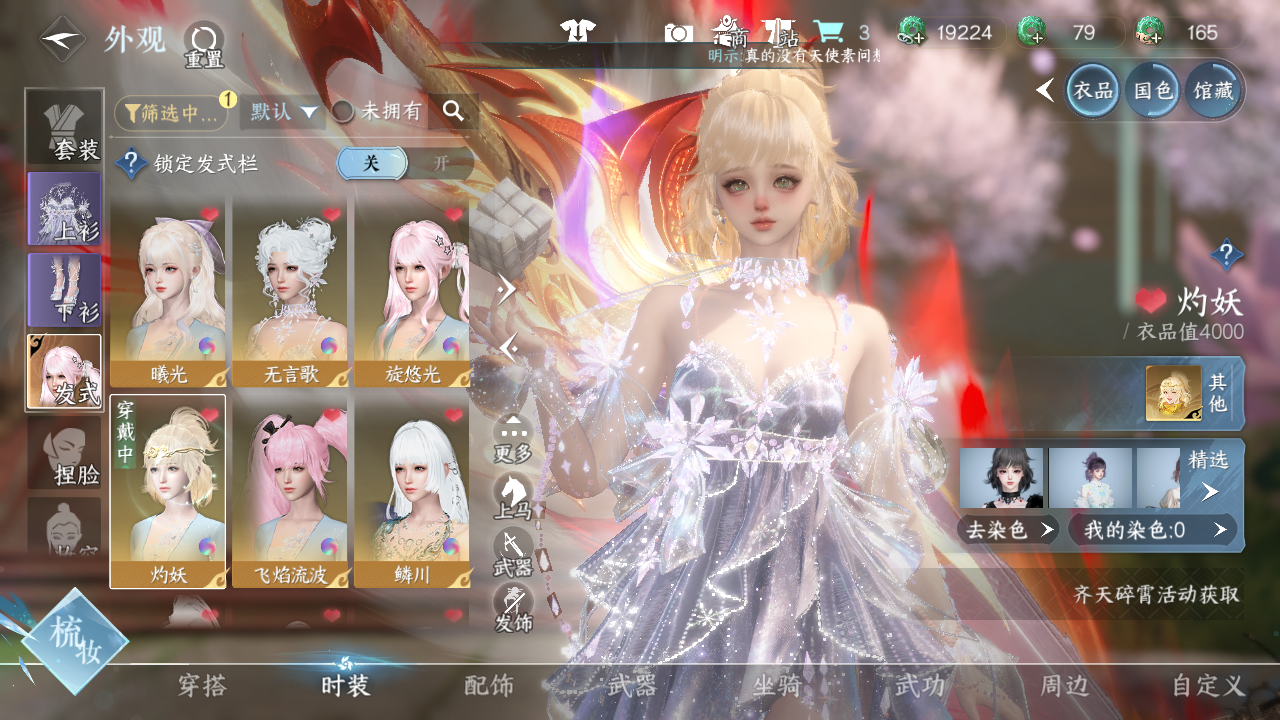The image size is (1280, 720).
Task: Choose the 鳞川 white hairstyle
Action: coord(412,490)
